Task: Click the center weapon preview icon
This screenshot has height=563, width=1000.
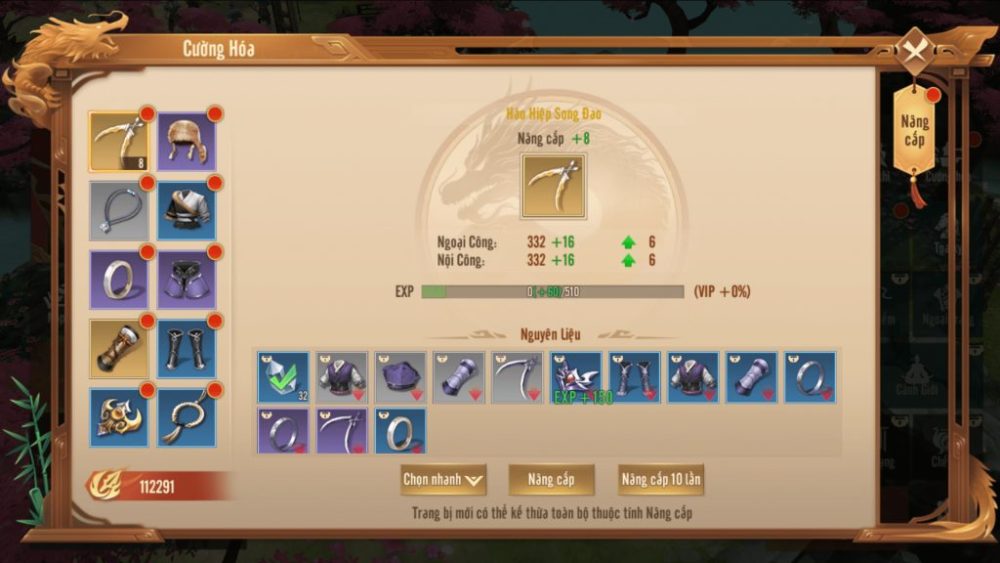Action: (x=553, y=186)
